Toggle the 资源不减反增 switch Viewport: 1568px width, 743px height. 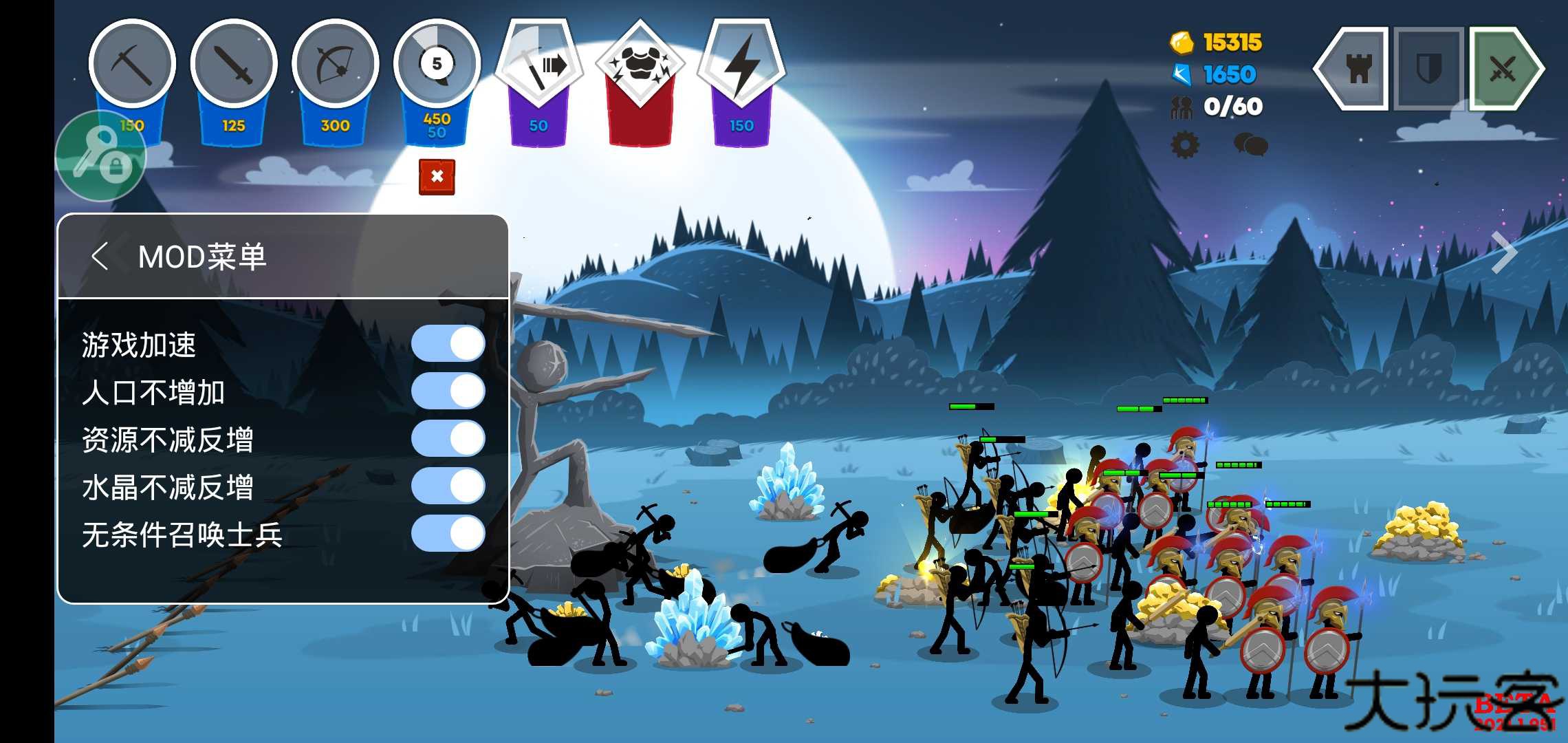coord(448,439)
